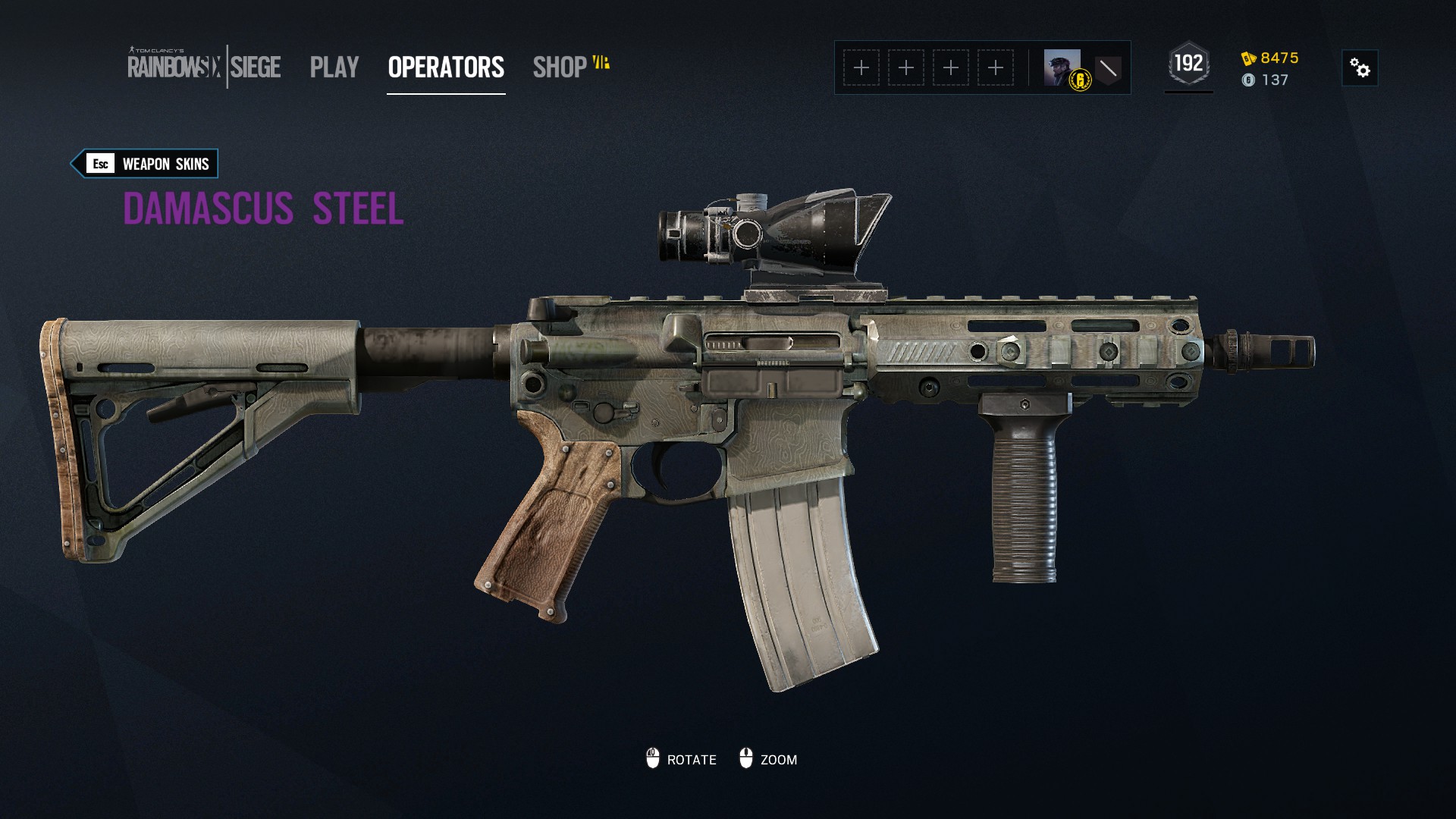Switch to the Operators tab
This screenshot has height=819, width=1456.
[x=446, y=67]
